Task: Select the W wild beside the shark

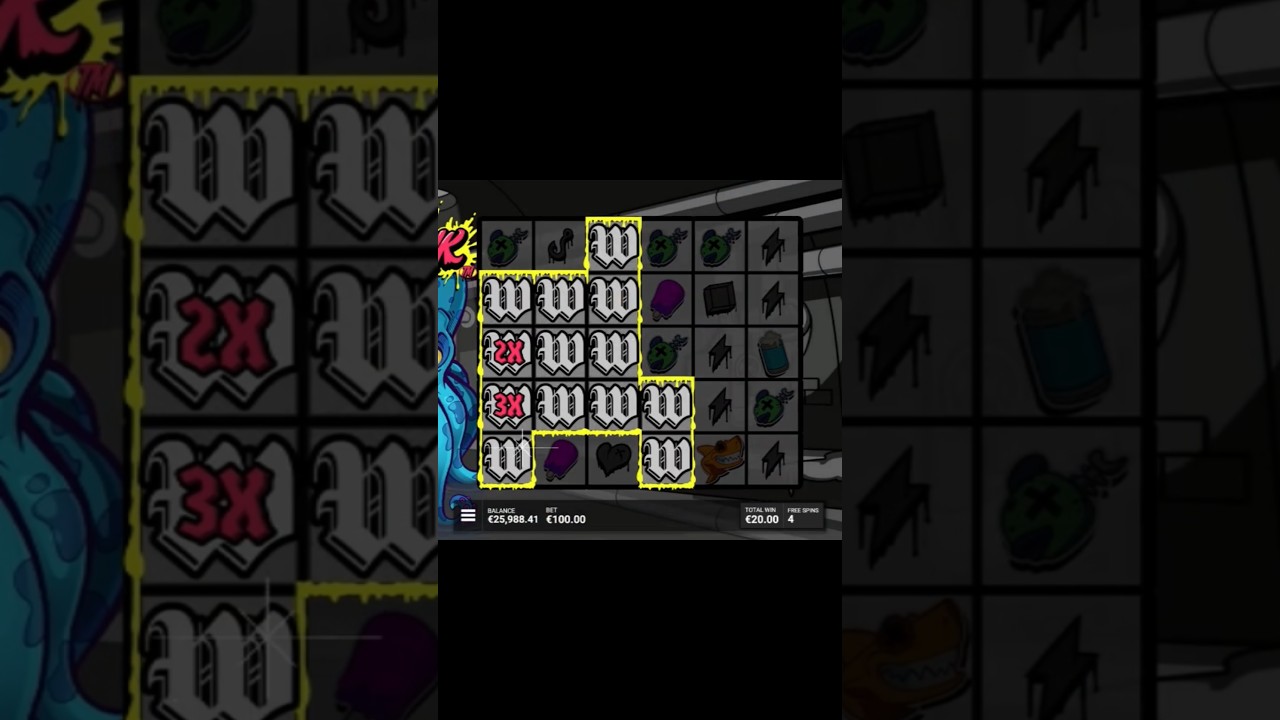Action: [668, 457]
